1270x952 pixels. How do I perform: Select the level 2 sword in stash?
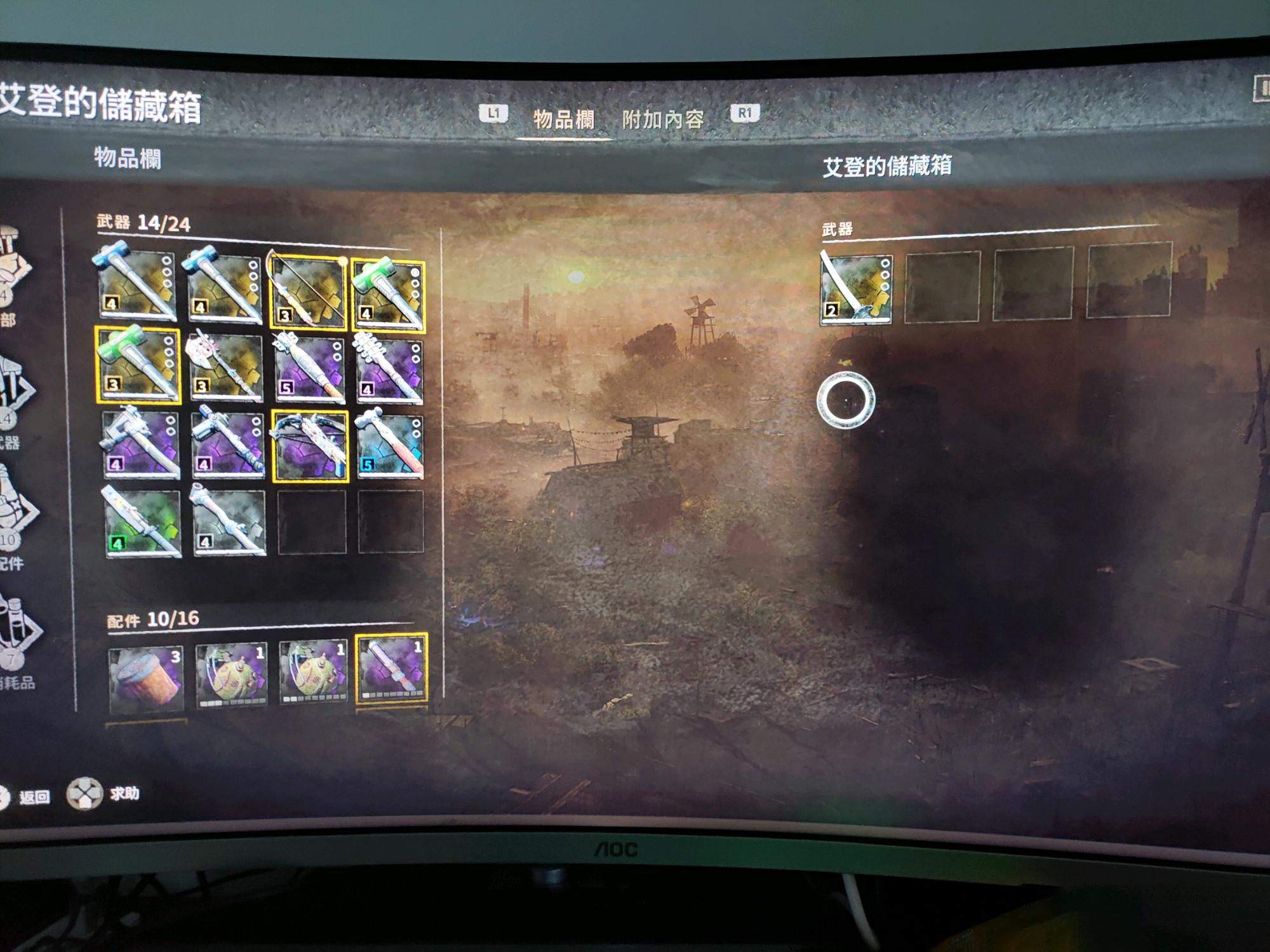coord(855,289)
